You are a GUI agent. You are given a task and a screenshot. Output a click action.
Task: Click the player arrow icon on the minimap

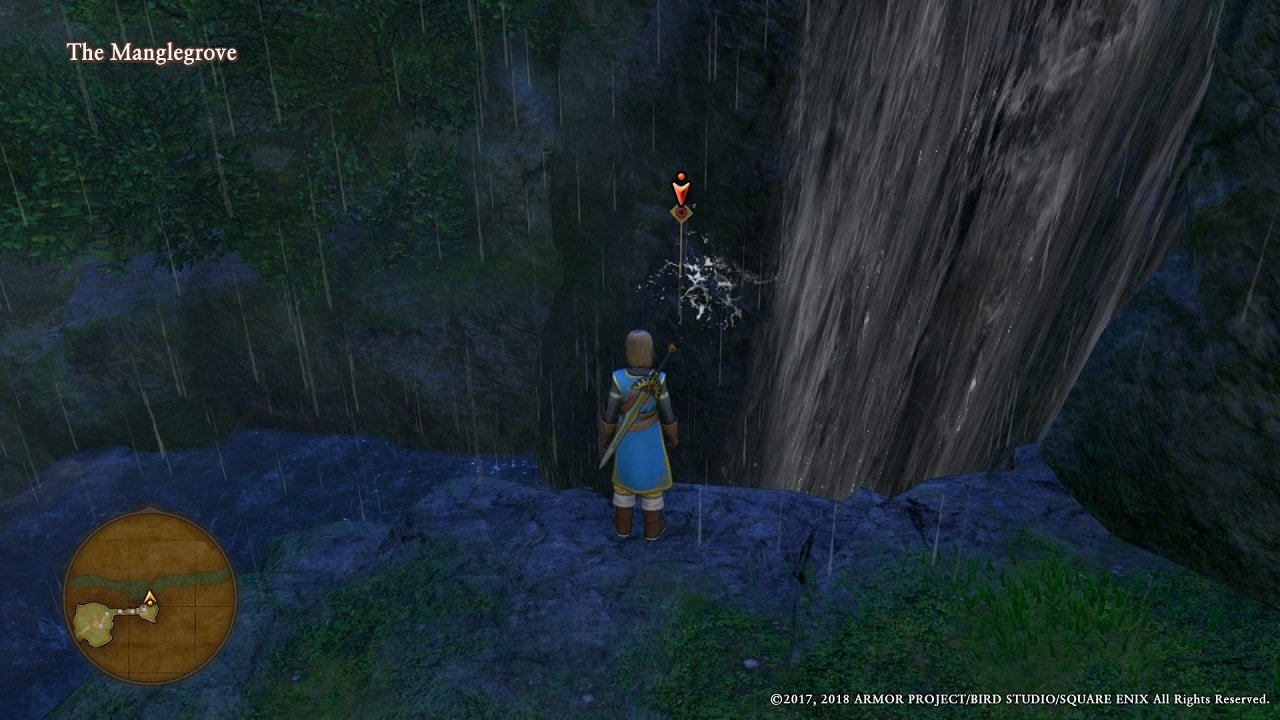click(x=149, y=596)
